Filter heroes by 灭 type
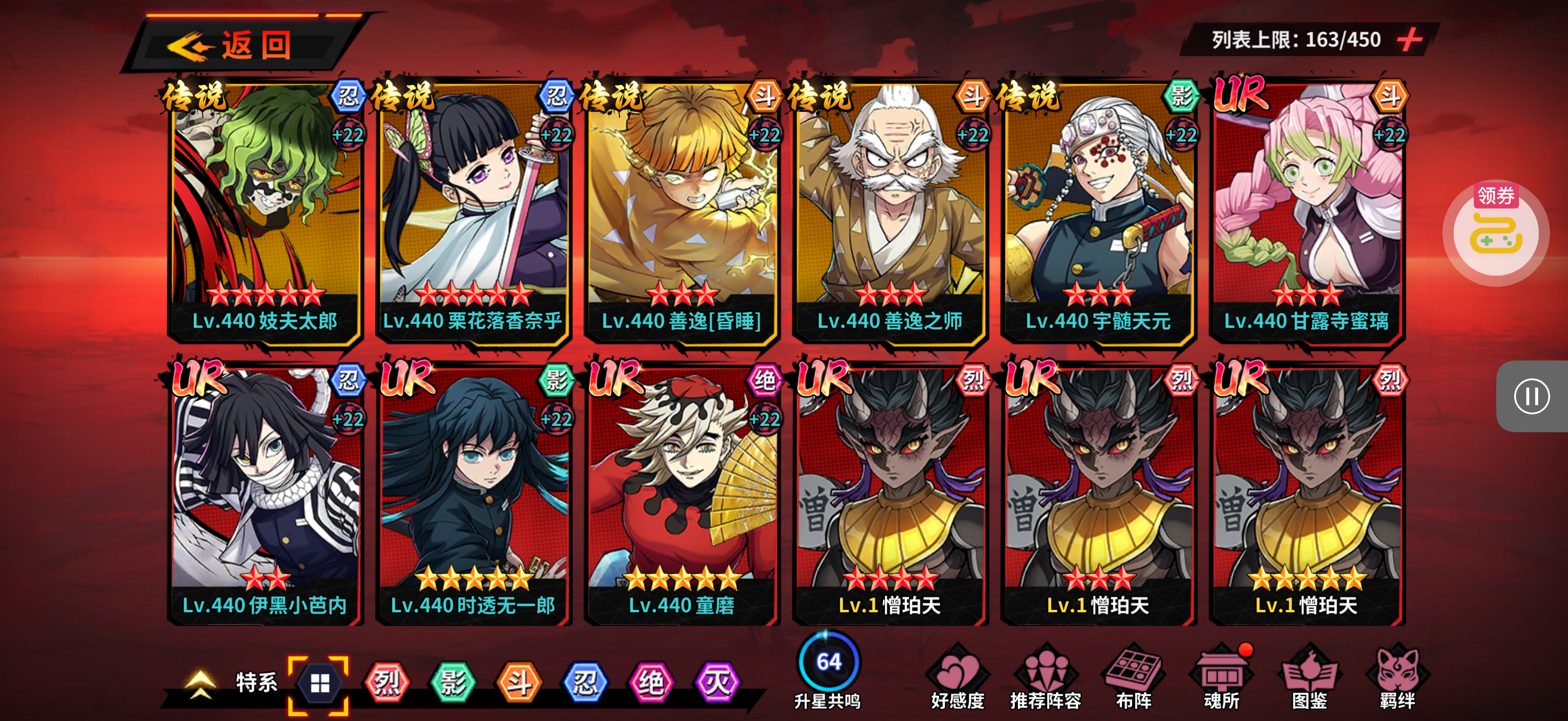 [x=718, y=683]
